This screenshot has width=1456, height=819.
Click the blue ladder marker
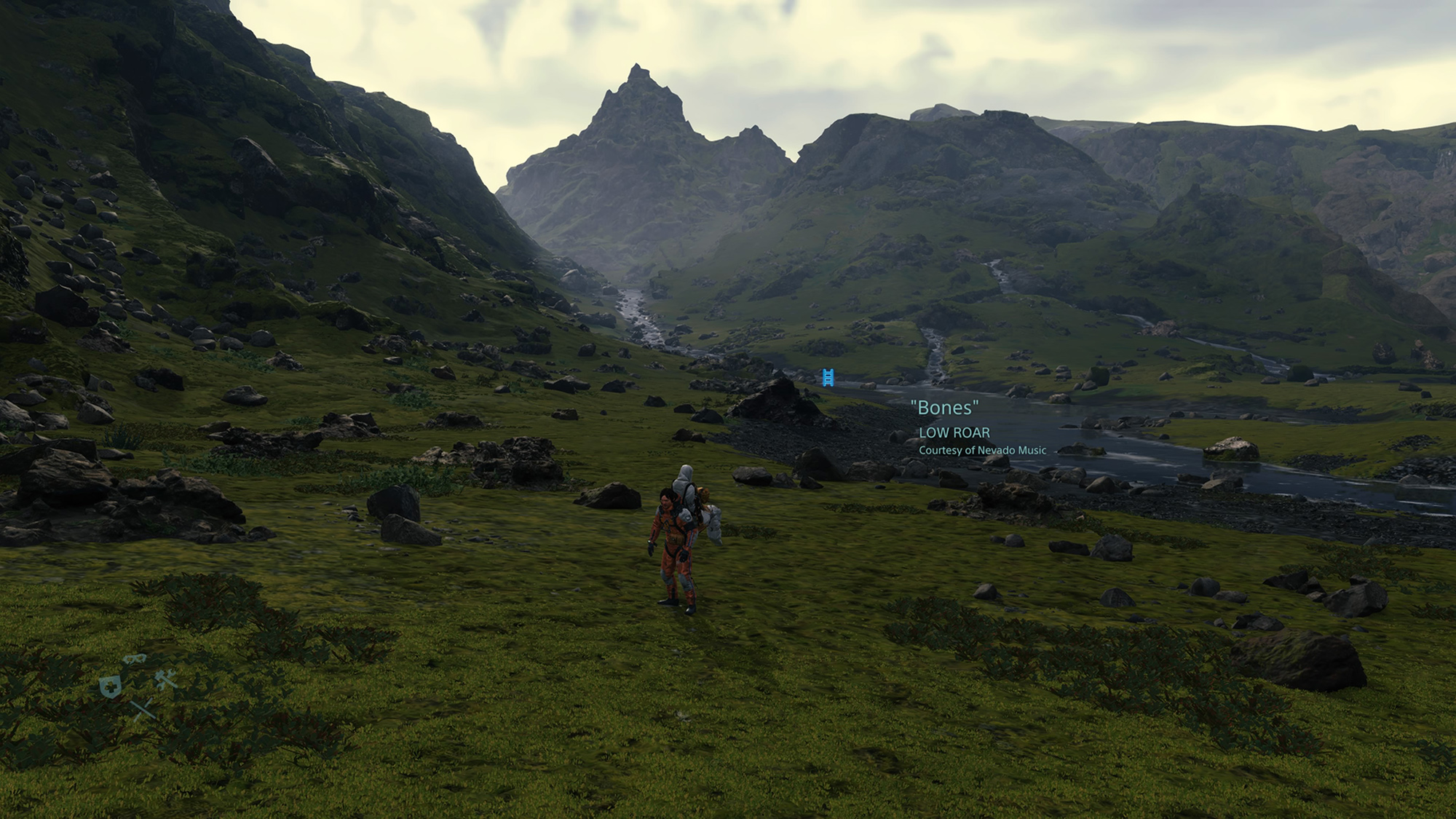click(x=828, y=377)
